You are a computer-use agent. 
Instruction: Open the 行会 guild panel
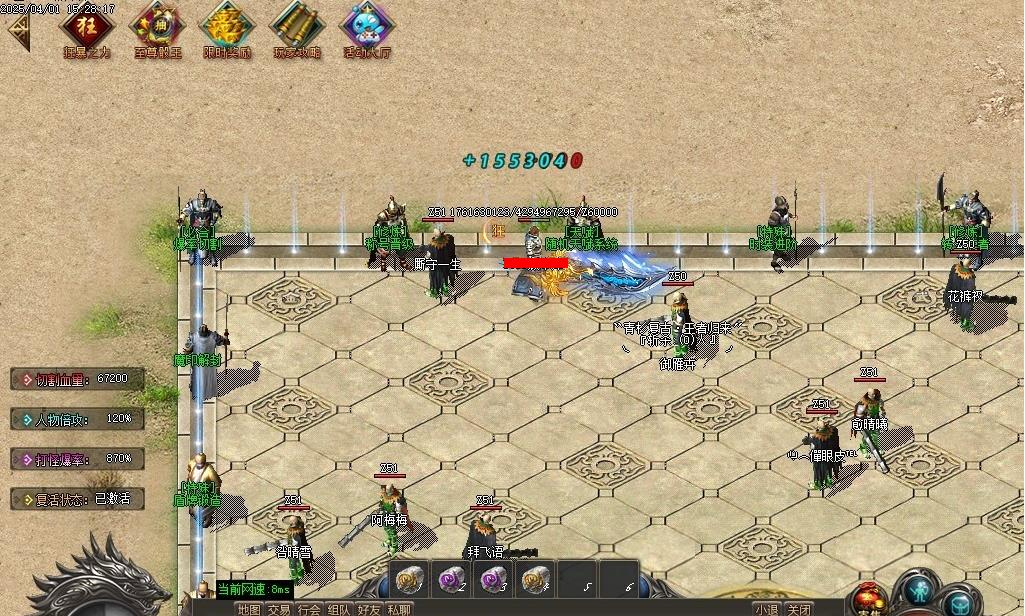click(x=309, y=609)
